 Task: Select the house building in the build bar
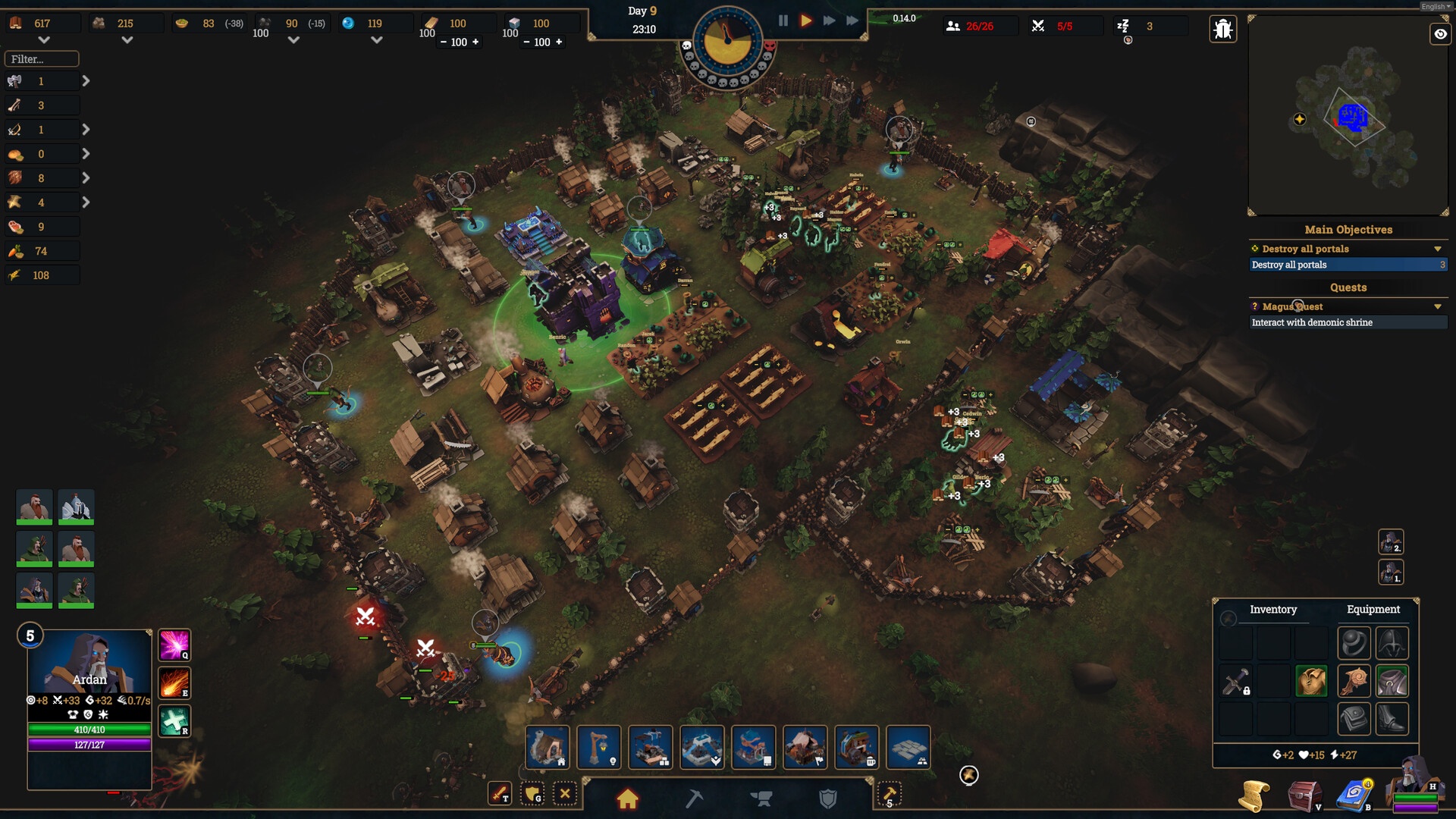tap(547, 747)
